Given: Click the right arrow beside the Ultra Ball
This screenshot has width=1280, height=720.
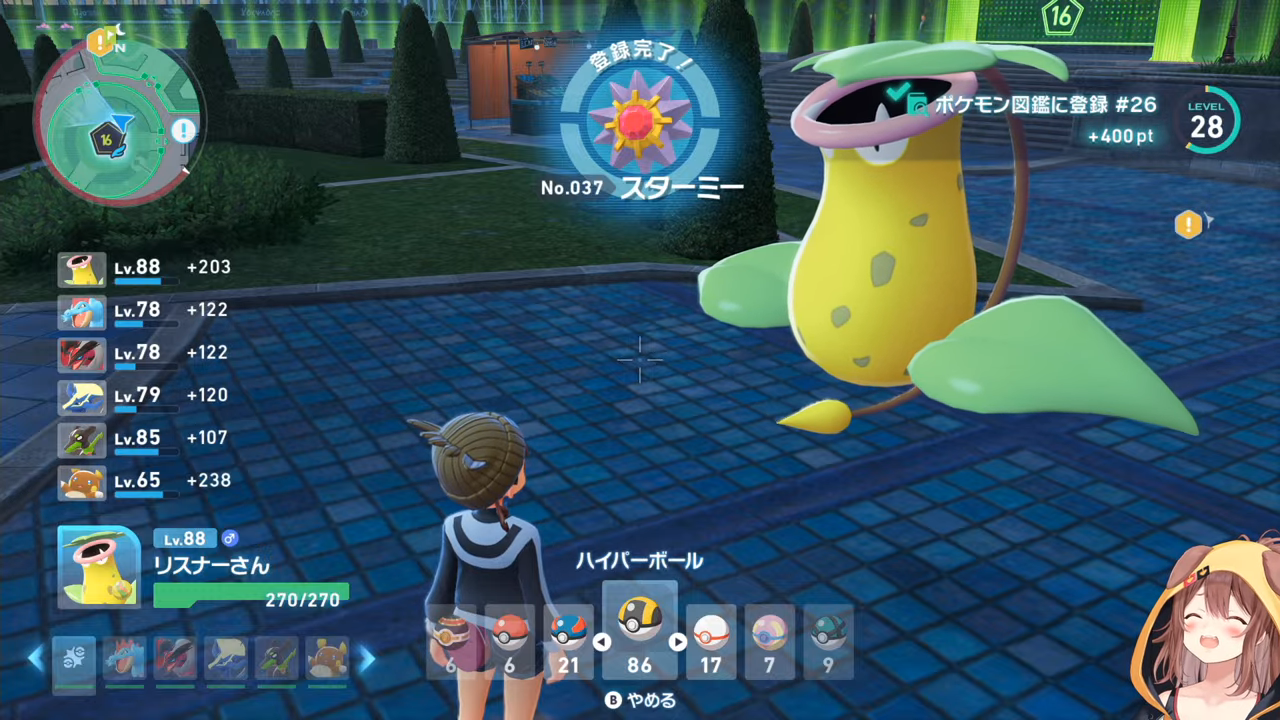Looking at the screenshot, I should [x=678, y=642].
